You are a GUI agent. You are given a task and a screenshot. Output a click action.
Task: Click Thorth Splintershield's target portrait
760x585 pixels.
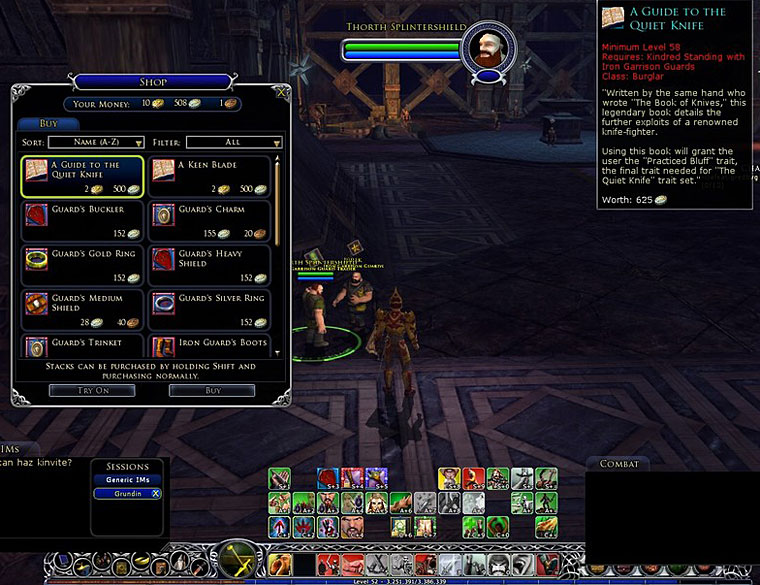(488, 48)
